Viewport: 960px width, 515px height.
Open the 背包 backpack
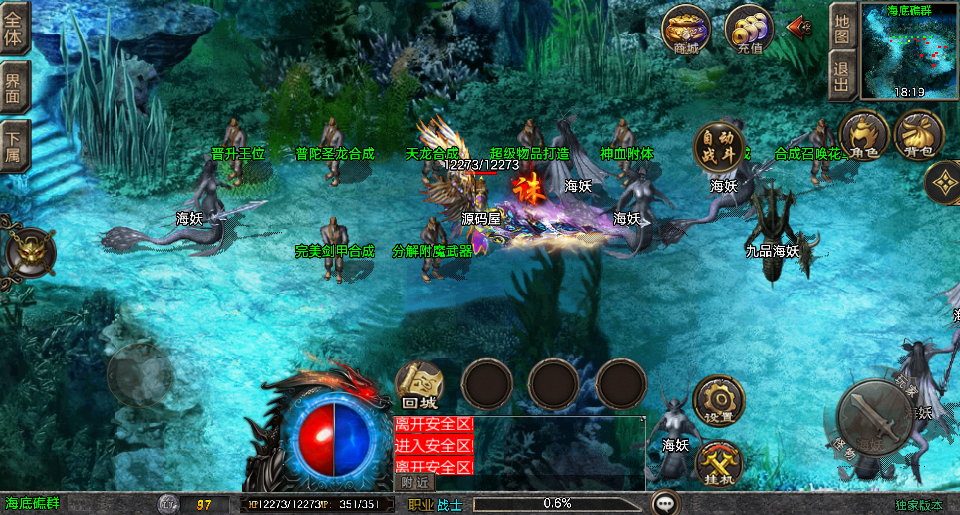(x=919, y=136)
